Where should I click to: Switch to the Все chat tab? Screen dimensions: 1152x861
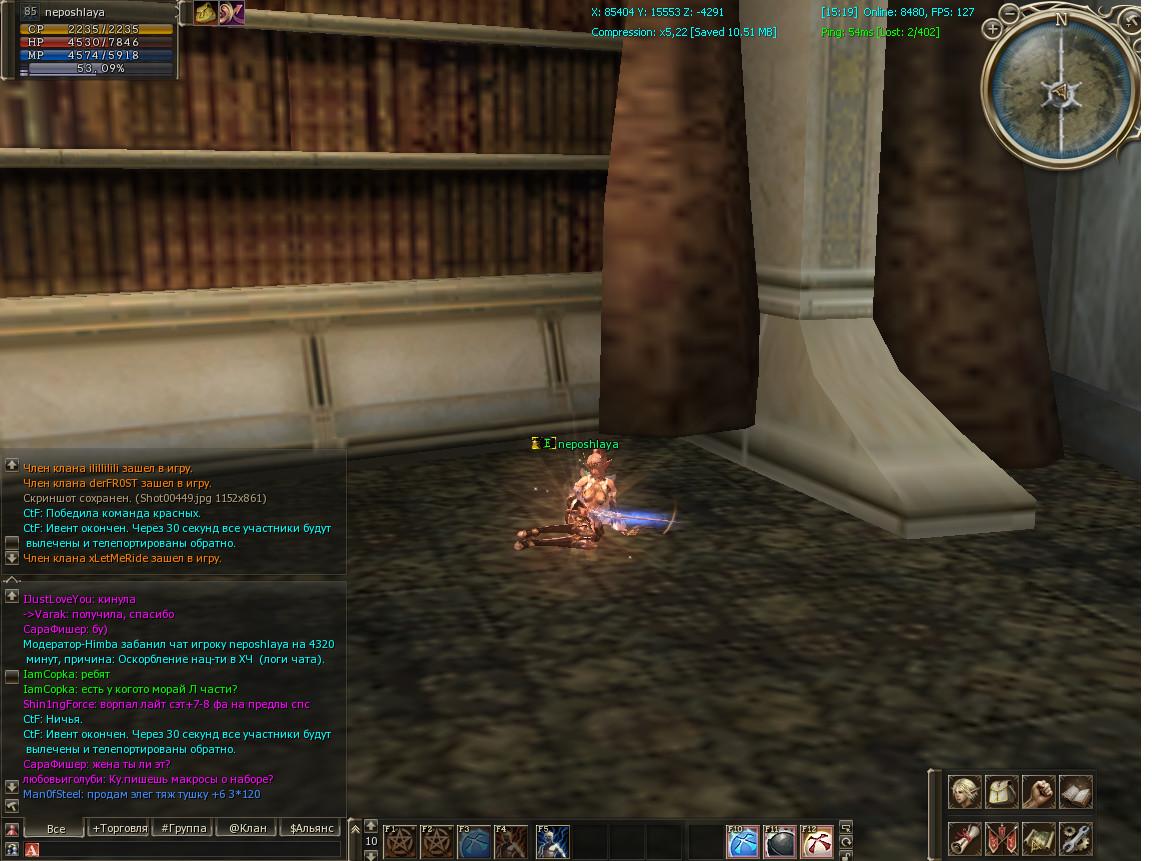click(x=56, y=828)
